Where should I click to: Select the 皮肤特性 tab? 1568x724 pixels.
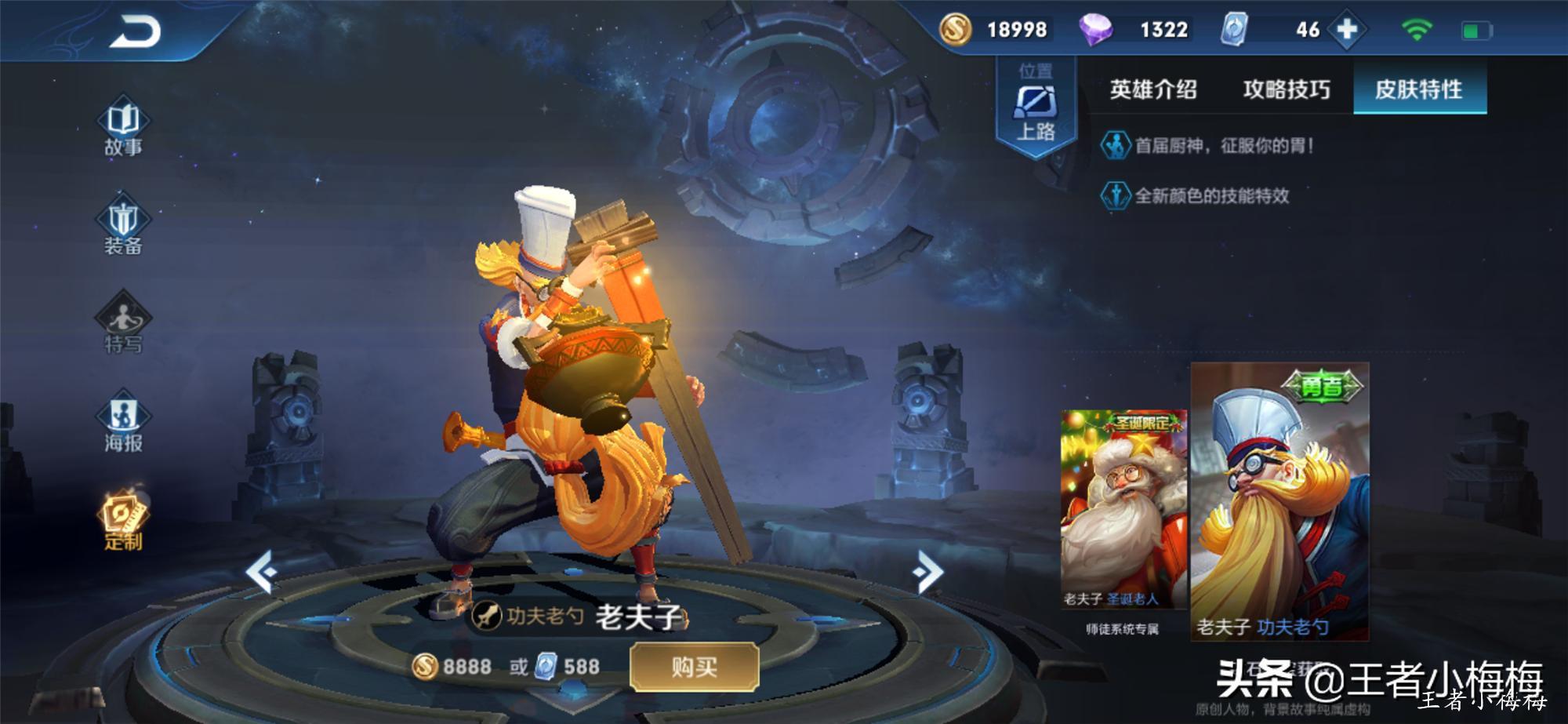point(1419,89)
